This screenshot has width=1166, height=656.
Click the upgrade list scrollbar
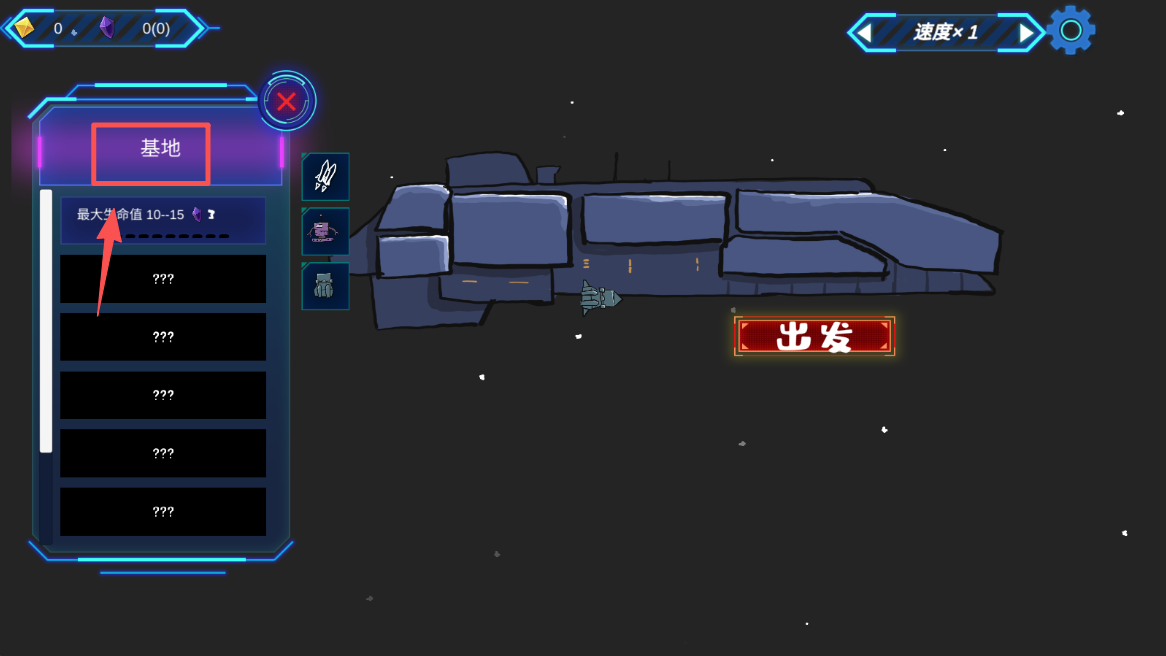tap(46, 320)
